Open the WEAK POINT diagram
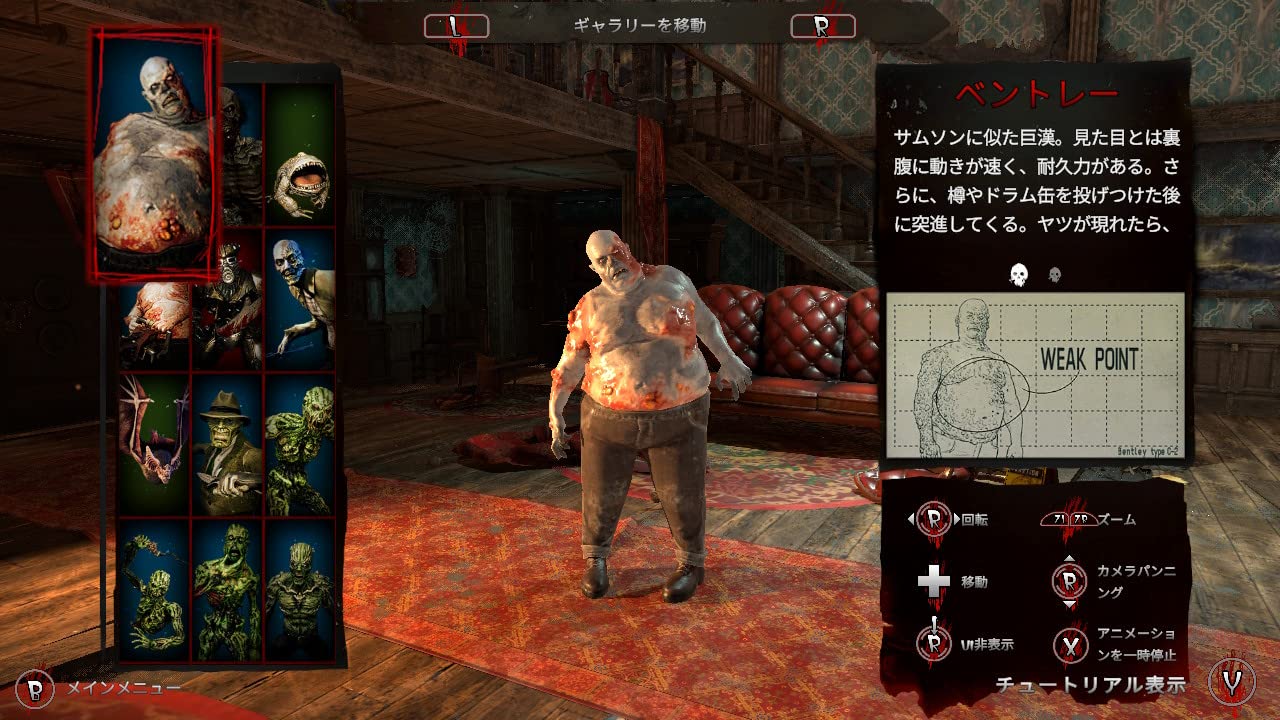 (1035, 375)
